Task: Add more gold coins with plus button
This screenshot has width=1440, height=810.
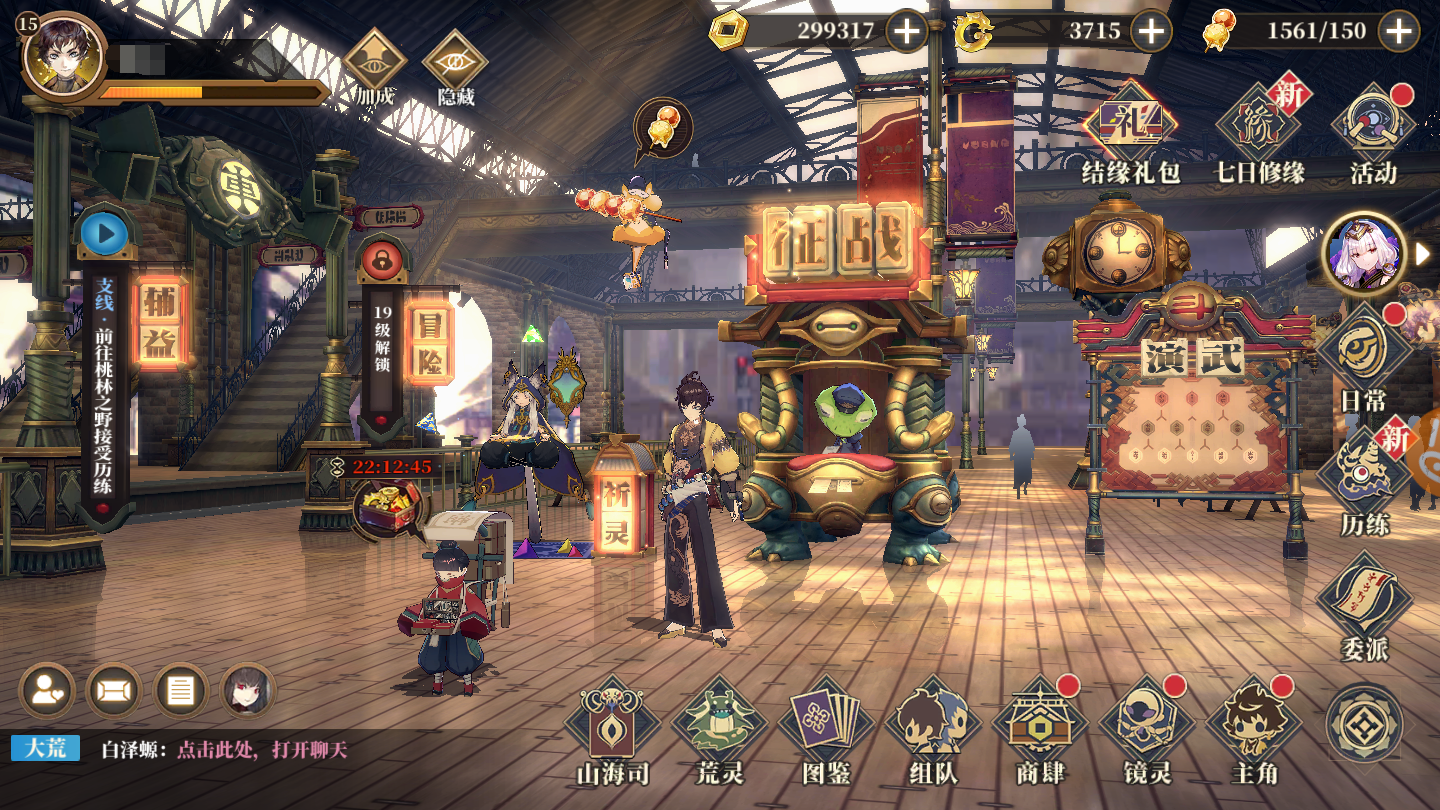Action: [906, 31]
